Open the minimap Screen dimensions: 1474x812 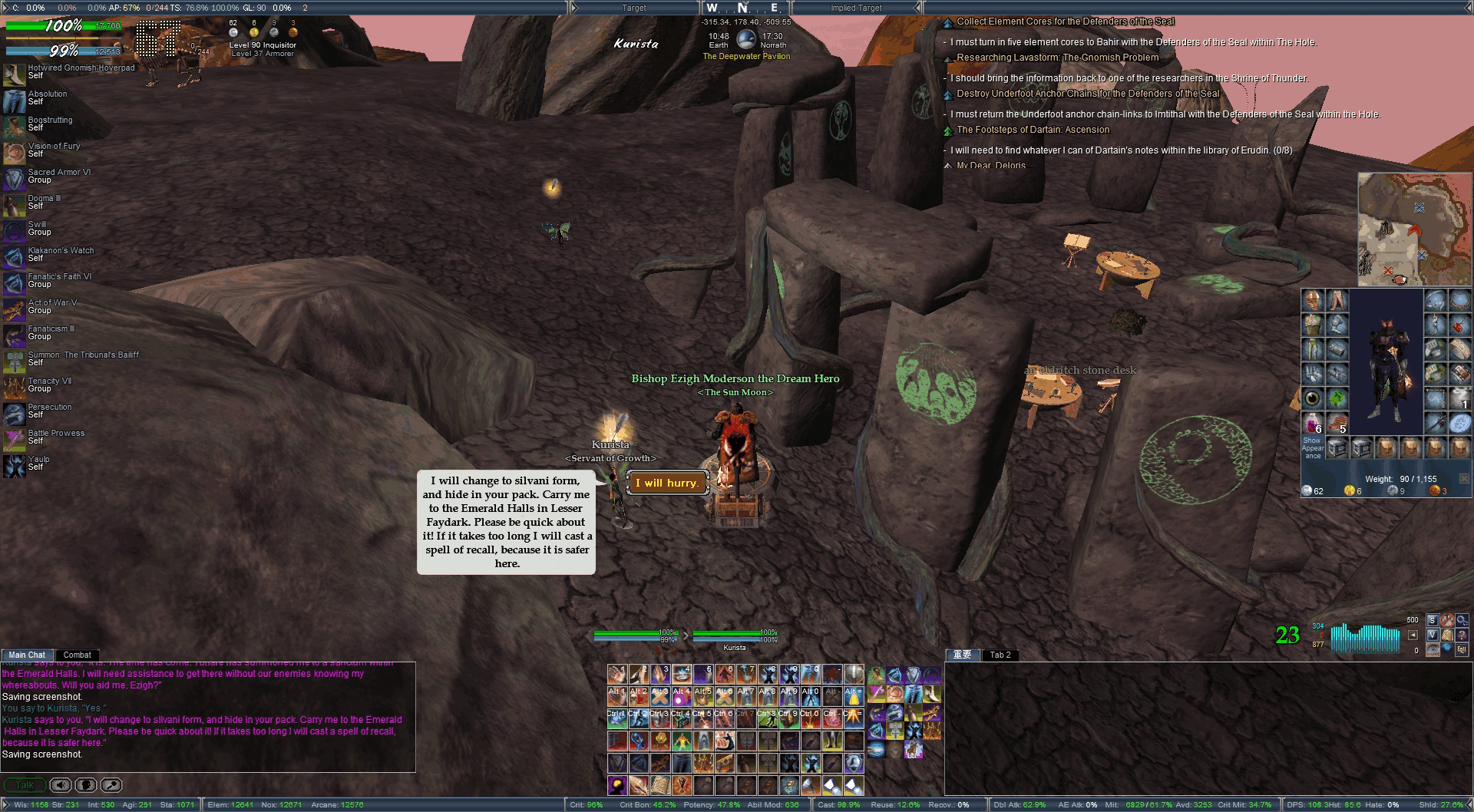1413,229
